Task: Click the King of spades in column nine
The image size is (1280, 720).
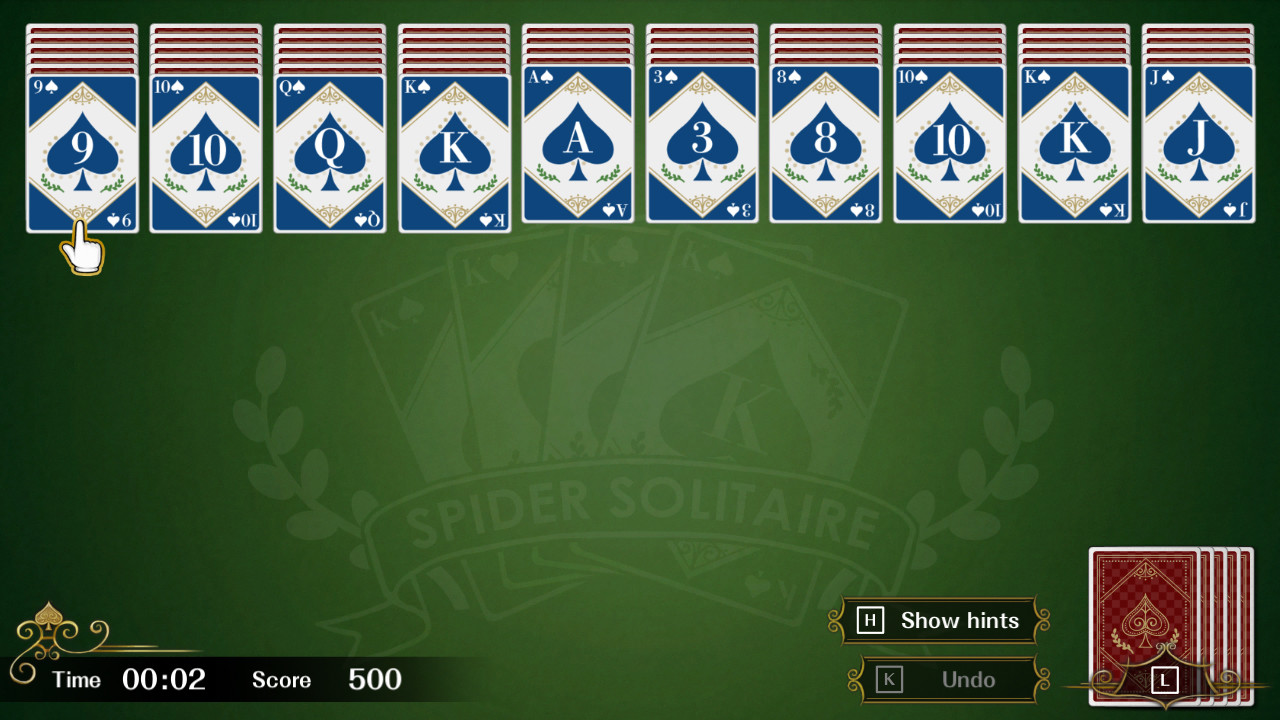Action: 1073,150
